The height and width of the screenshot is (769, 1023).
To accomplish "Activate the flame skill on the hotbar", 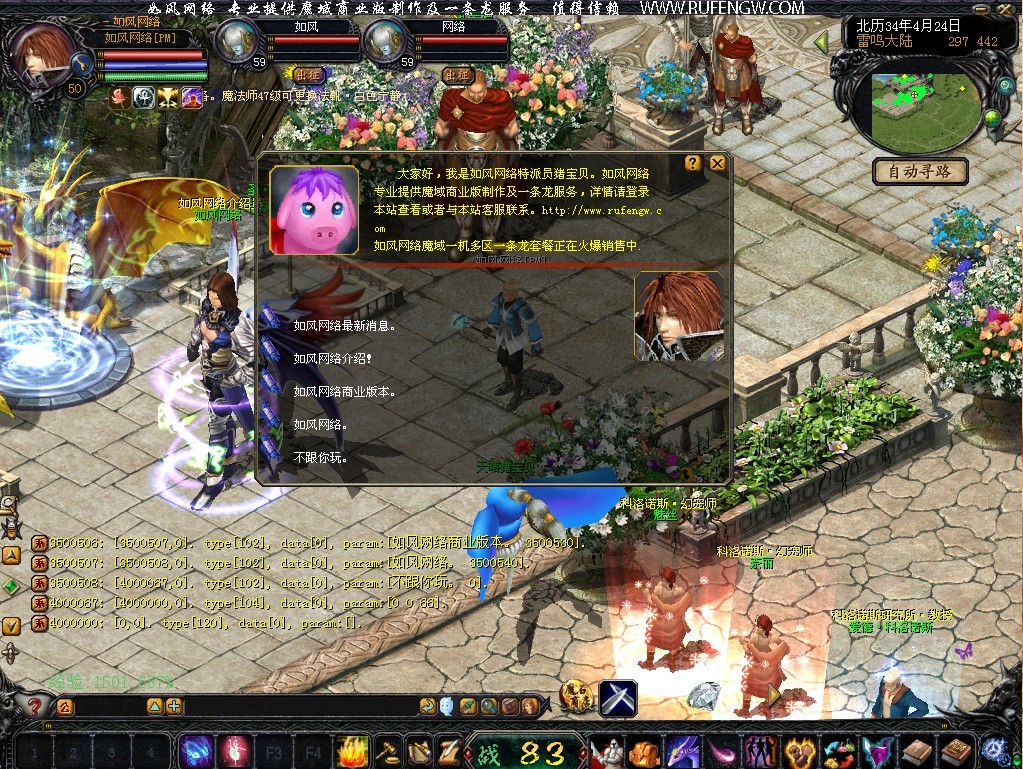I will coord(353,750).
